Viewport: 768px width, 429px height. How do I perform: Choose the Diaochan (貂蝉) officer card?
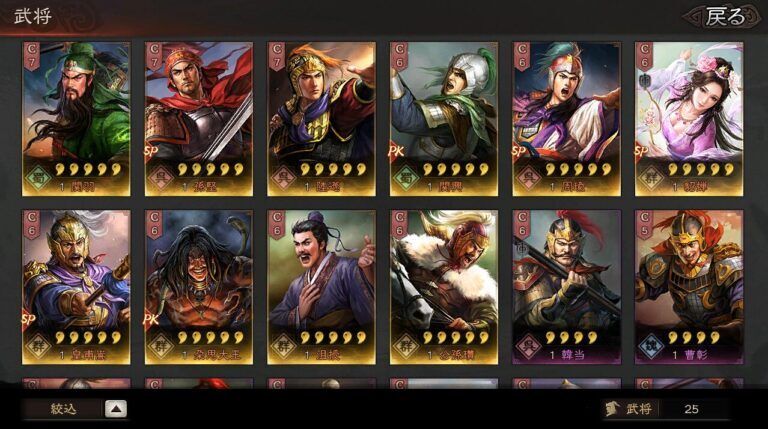(x=689, y=118)
